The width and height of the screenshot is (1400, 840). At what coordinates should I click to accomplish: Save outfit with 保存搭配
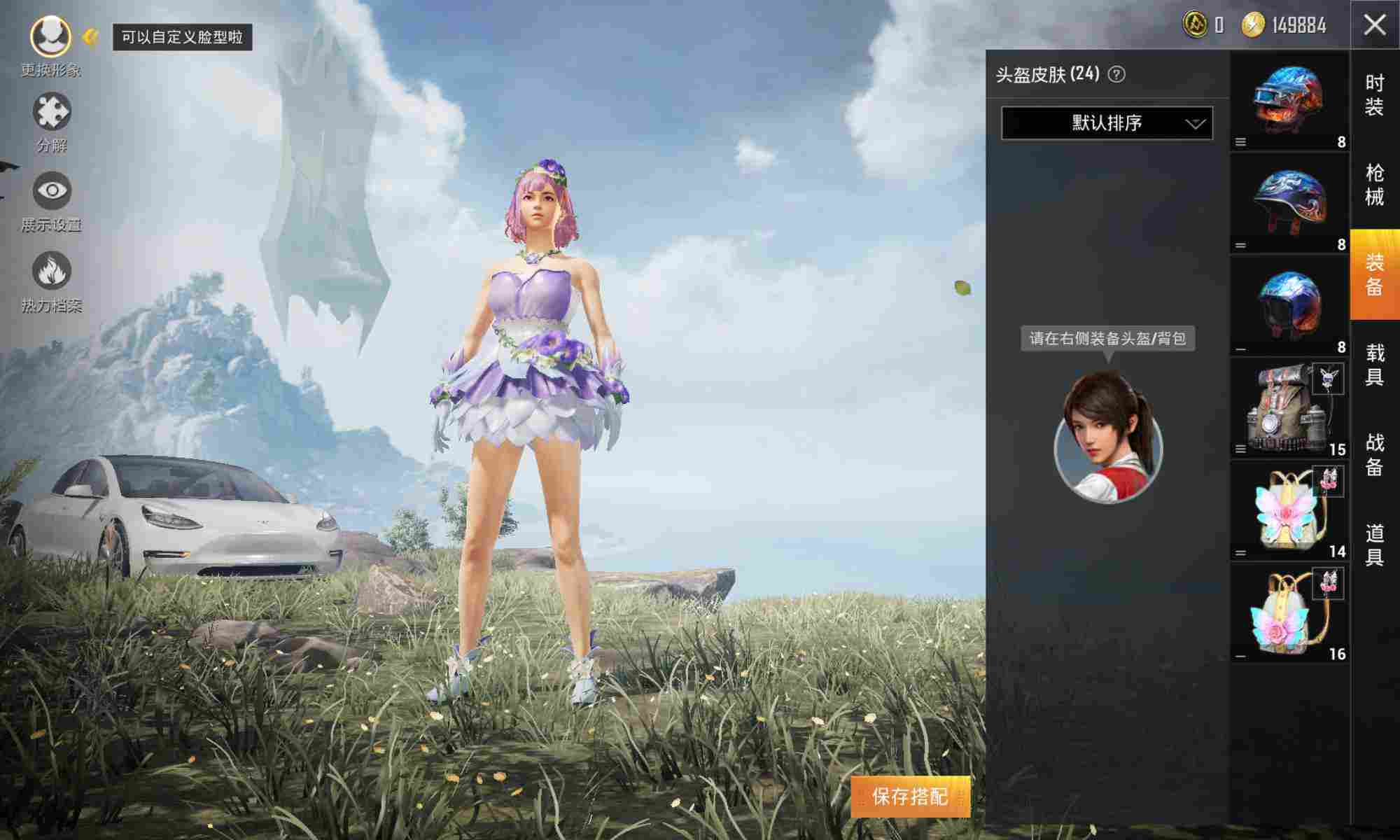tap(910, 797)
